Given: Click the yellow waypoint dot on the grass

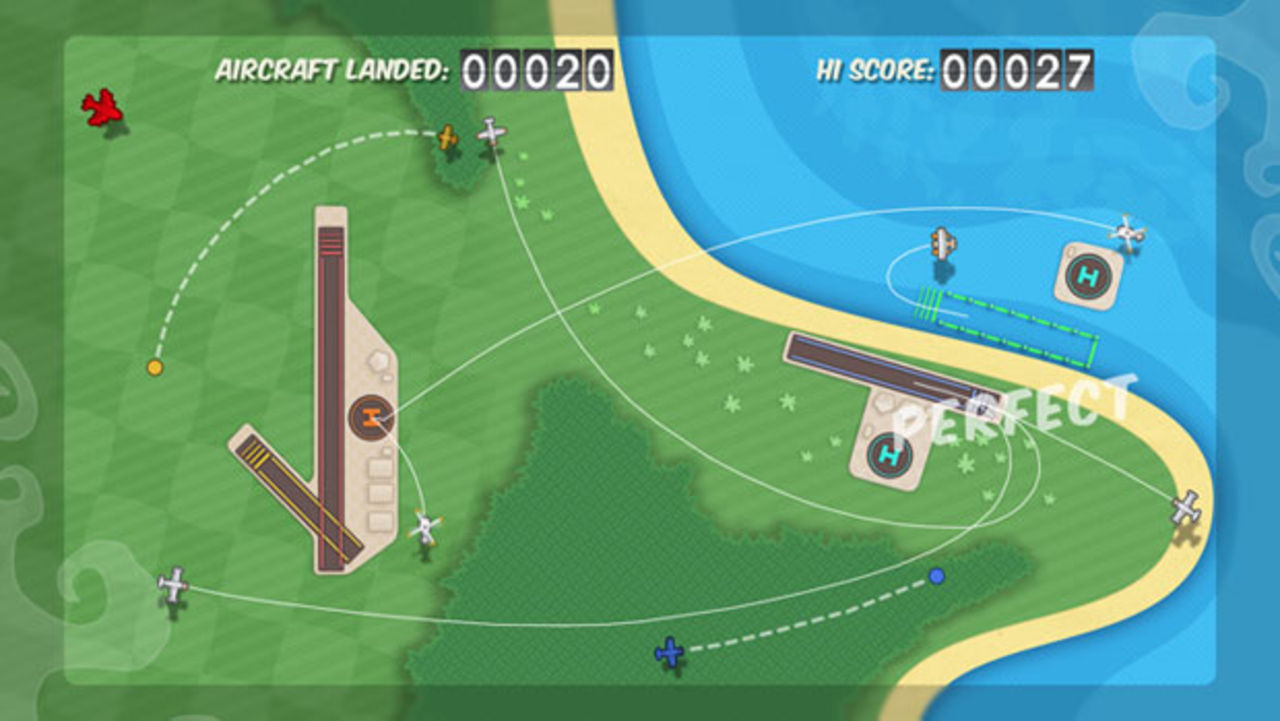Looking at the screenshot, I should pyautogui.click(x=154, y=367).
